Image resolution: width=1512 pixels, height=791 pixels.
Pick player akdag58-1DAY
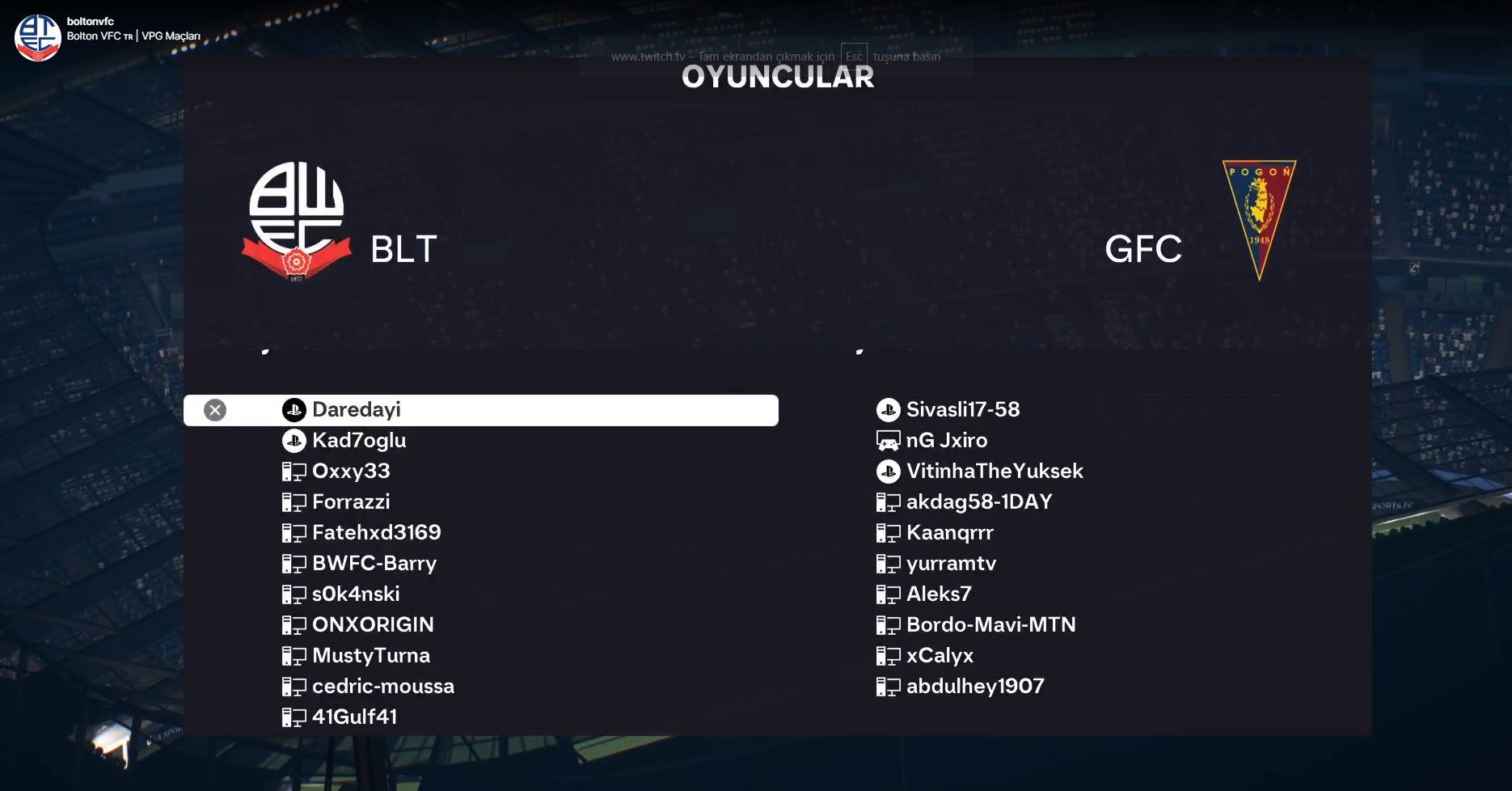click(x=978, y=502)
